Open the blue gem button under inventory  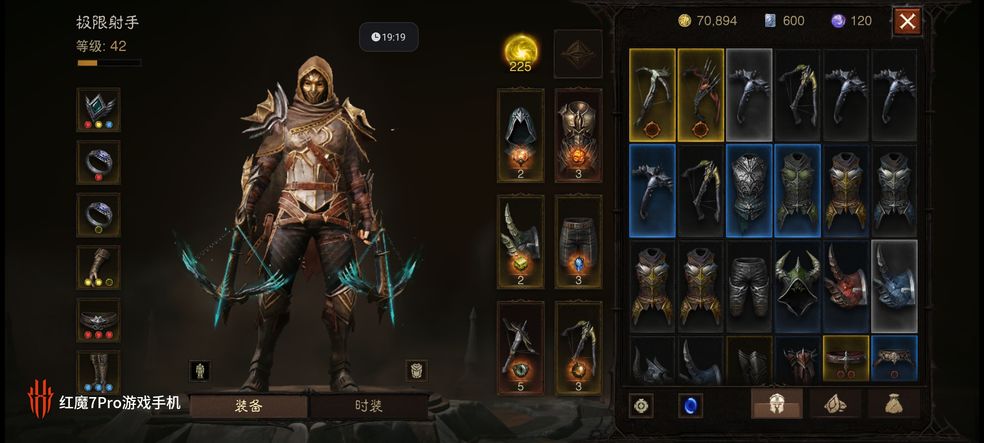point(690,405)
